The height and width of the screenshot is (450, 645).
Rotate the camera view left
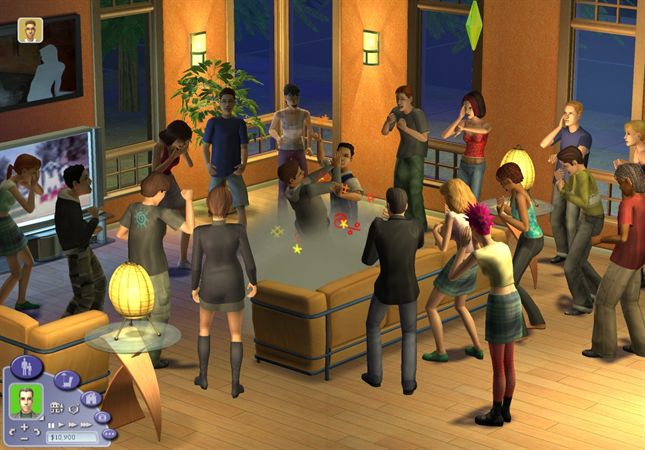coord(11,434)
